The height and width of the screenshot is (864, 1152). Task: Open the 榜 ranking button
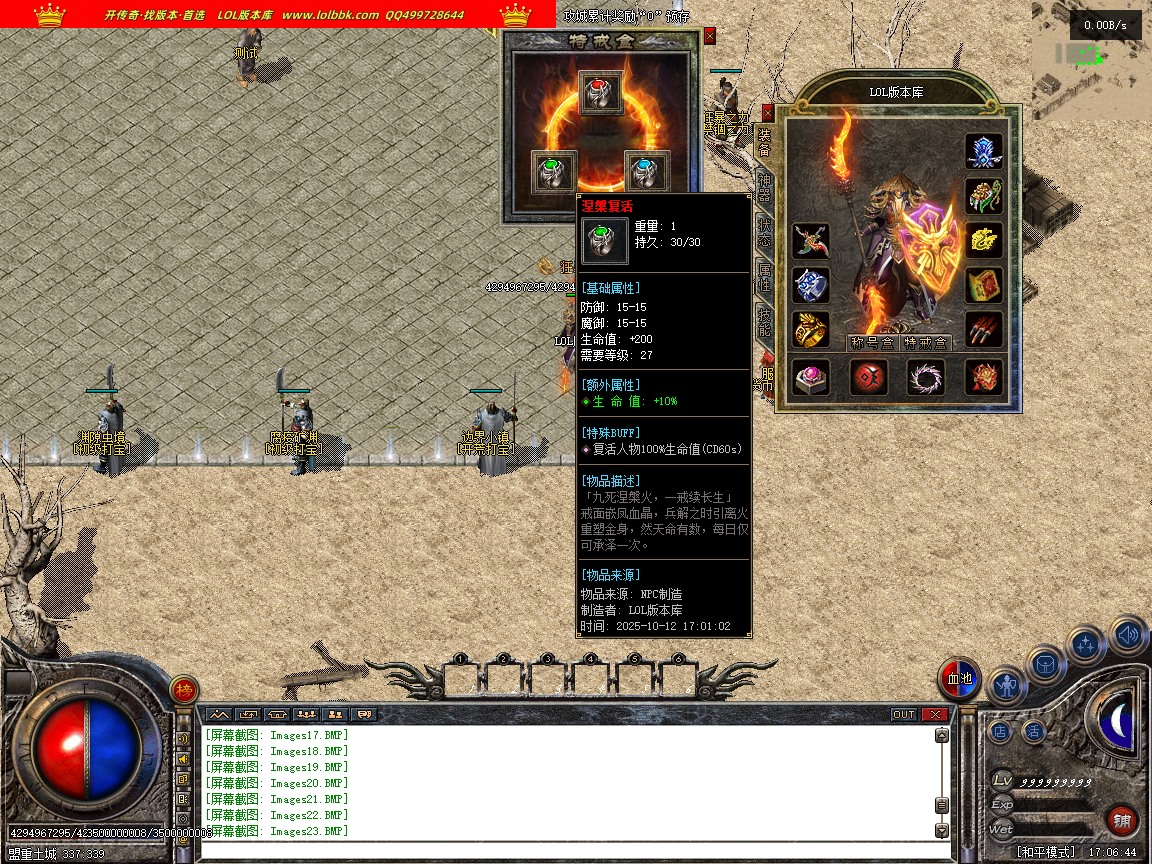coord(184,689)
